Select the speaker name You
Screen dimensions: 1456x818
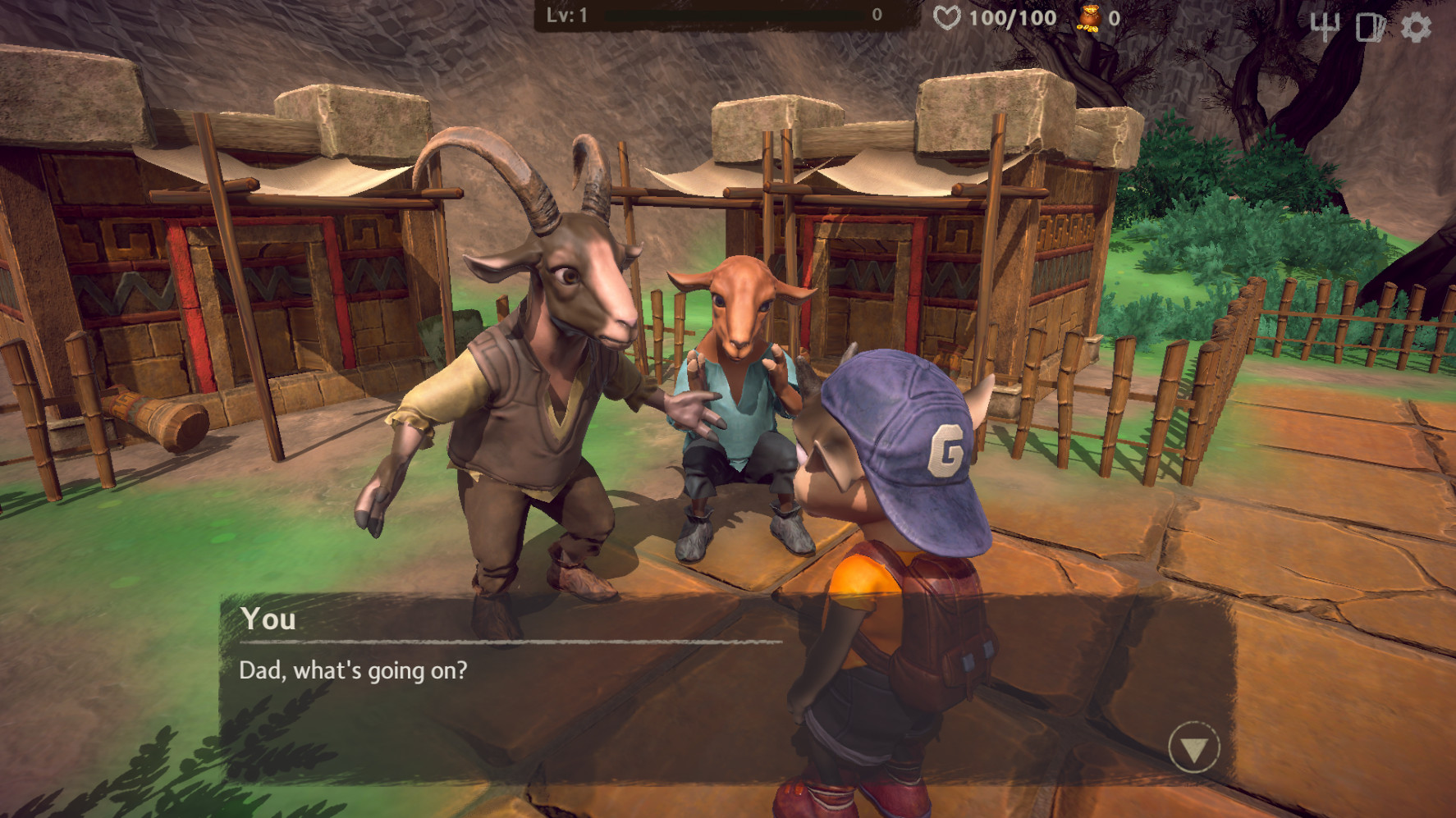point(268,620)
